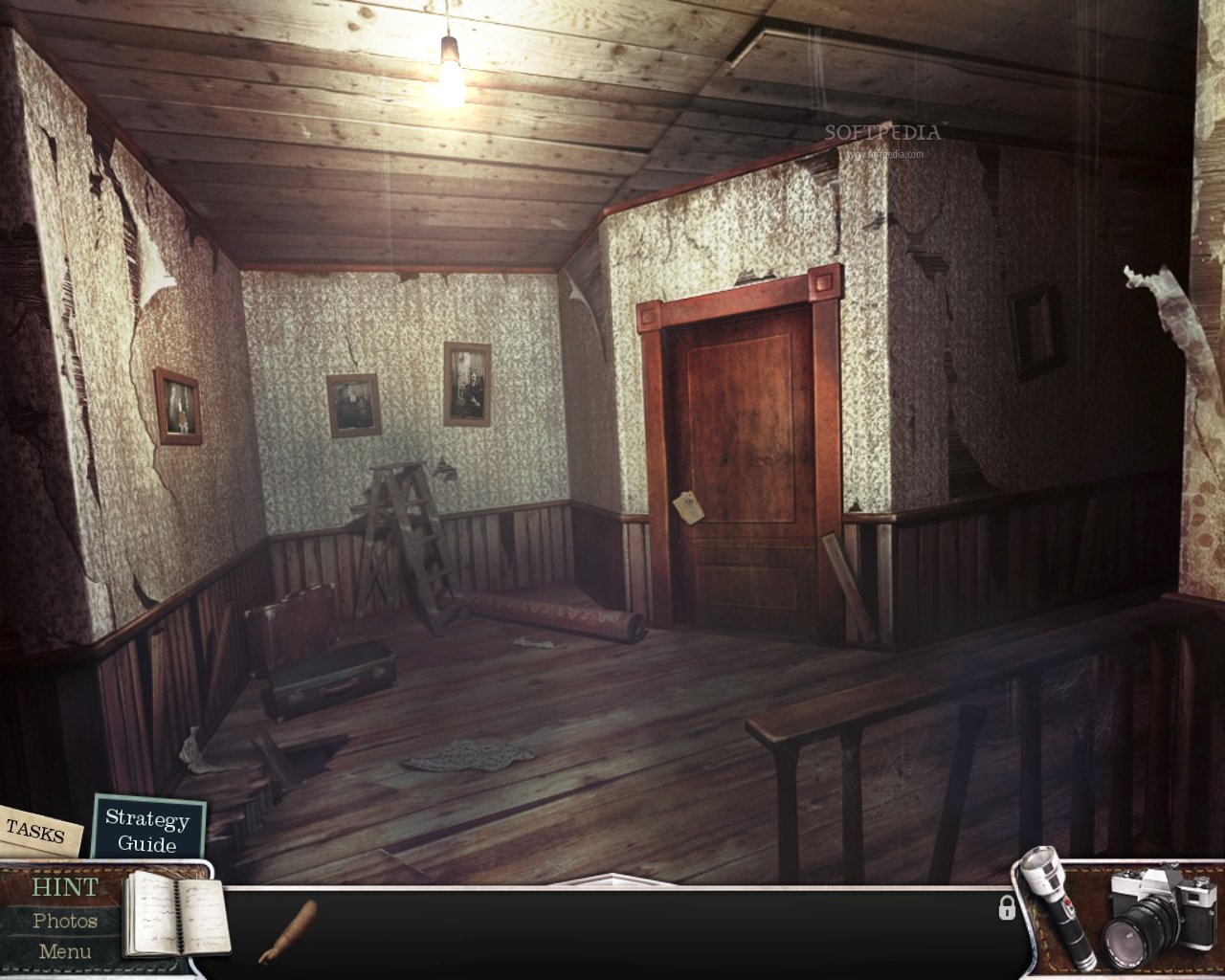Image resolution: width=1225 pixels, height=980 pixels.
Task: Click the HINT button
Action: [63, 888]
